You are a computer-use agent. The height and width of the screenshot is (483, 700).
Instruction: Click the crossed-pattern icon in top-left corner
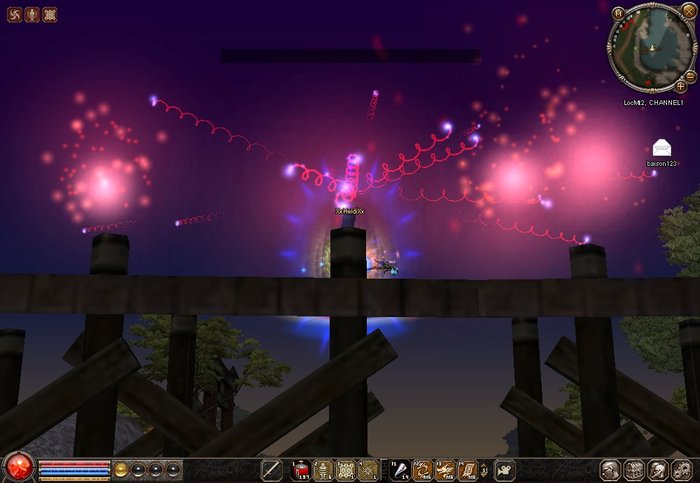(50, 14)
